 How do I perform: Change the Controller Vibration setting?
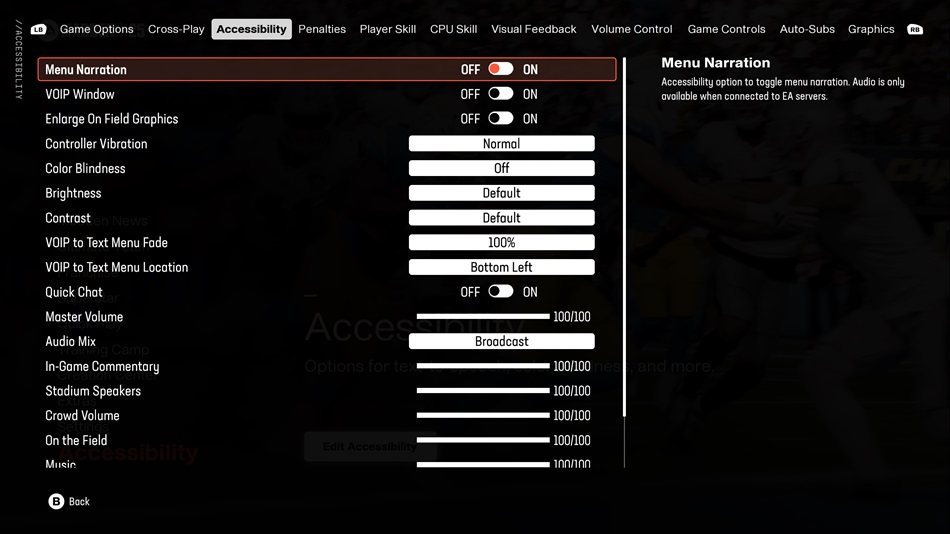pyautogui.click(x=501, y=144)
